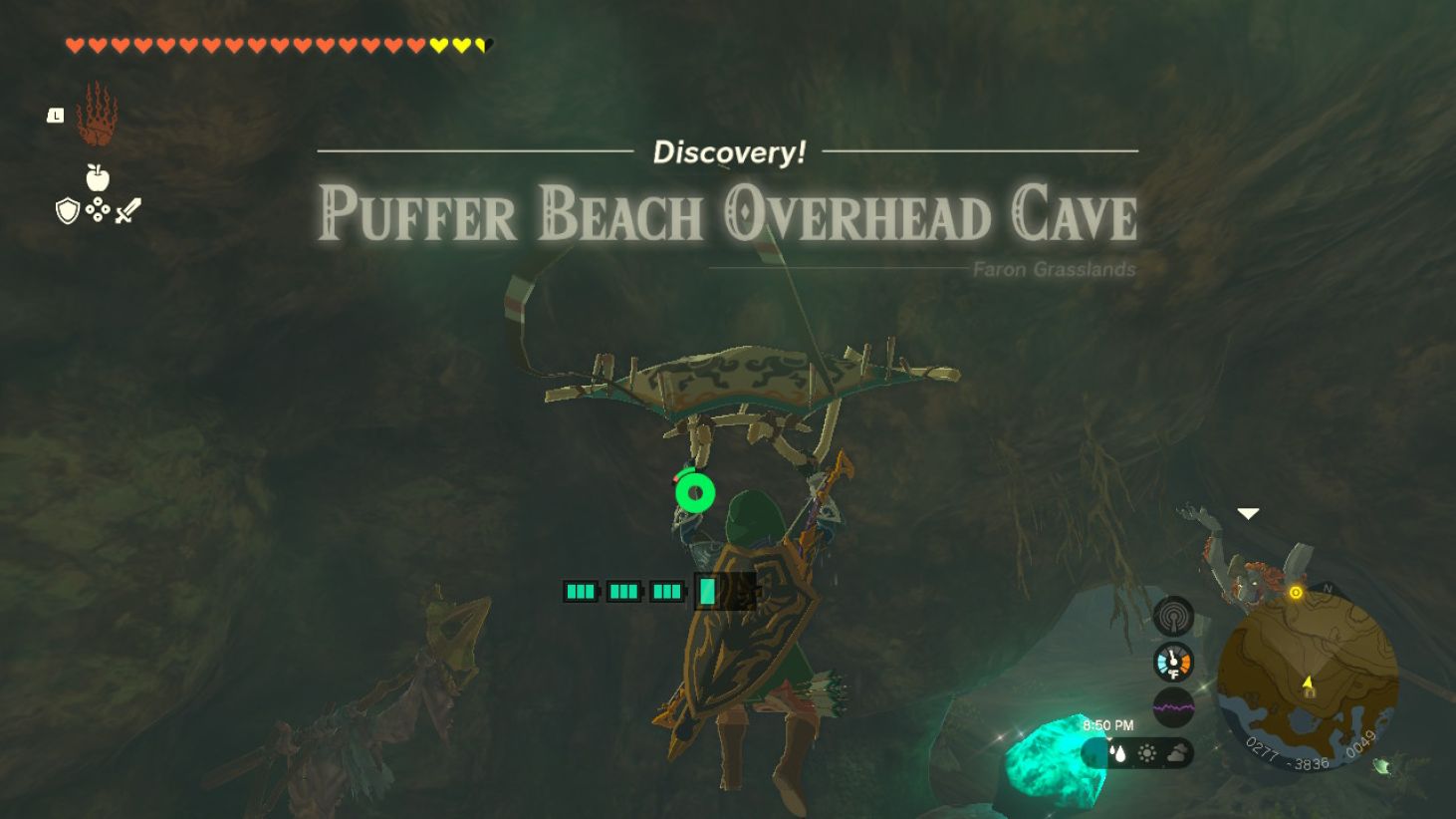This screenshot has width=1456, height=819.
Task: Click the apple materials icon
Action: coord(96,178)
